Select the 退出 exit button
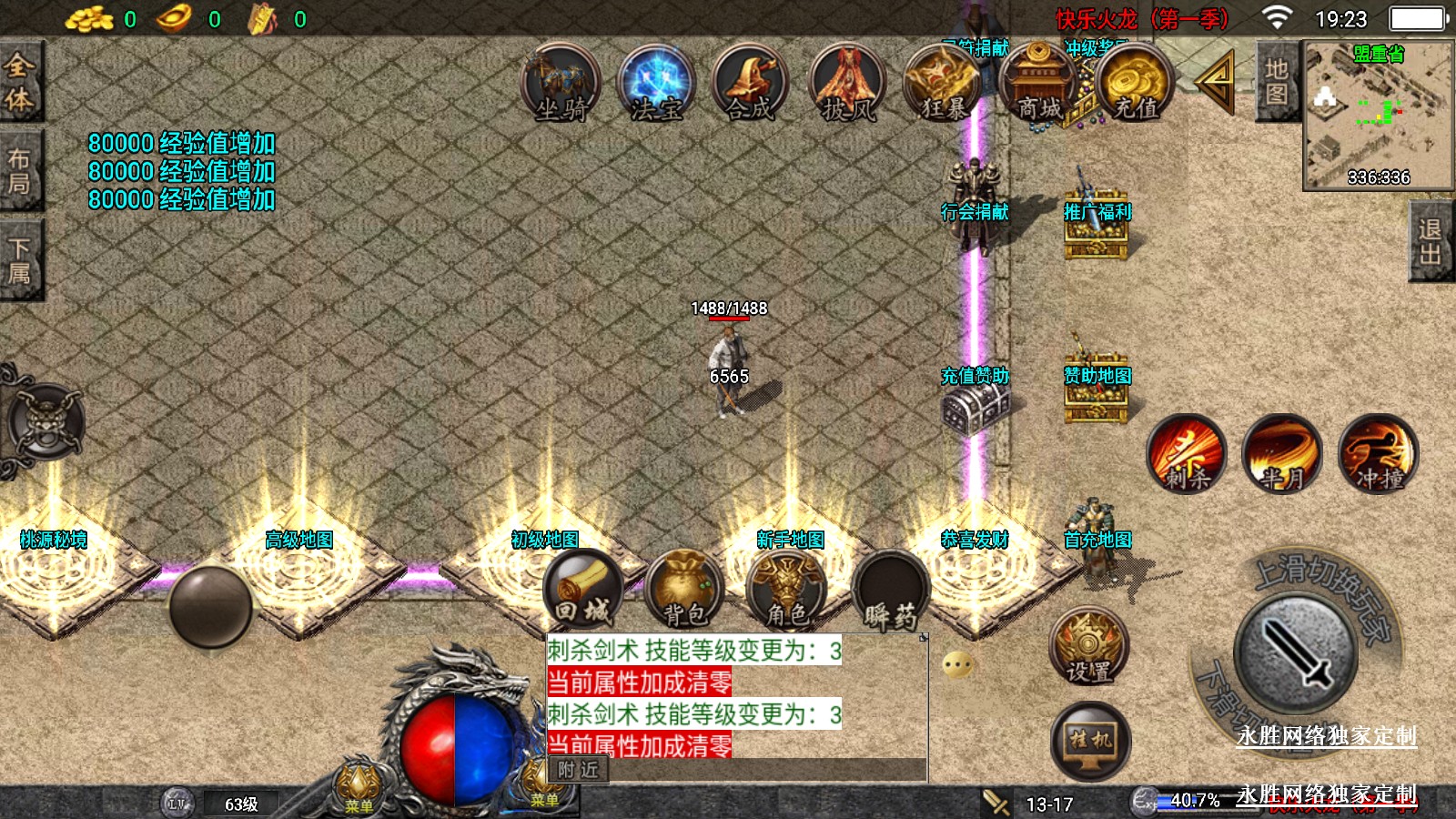The height and width of the screenshot is (819, 1456). [1430, 242]
